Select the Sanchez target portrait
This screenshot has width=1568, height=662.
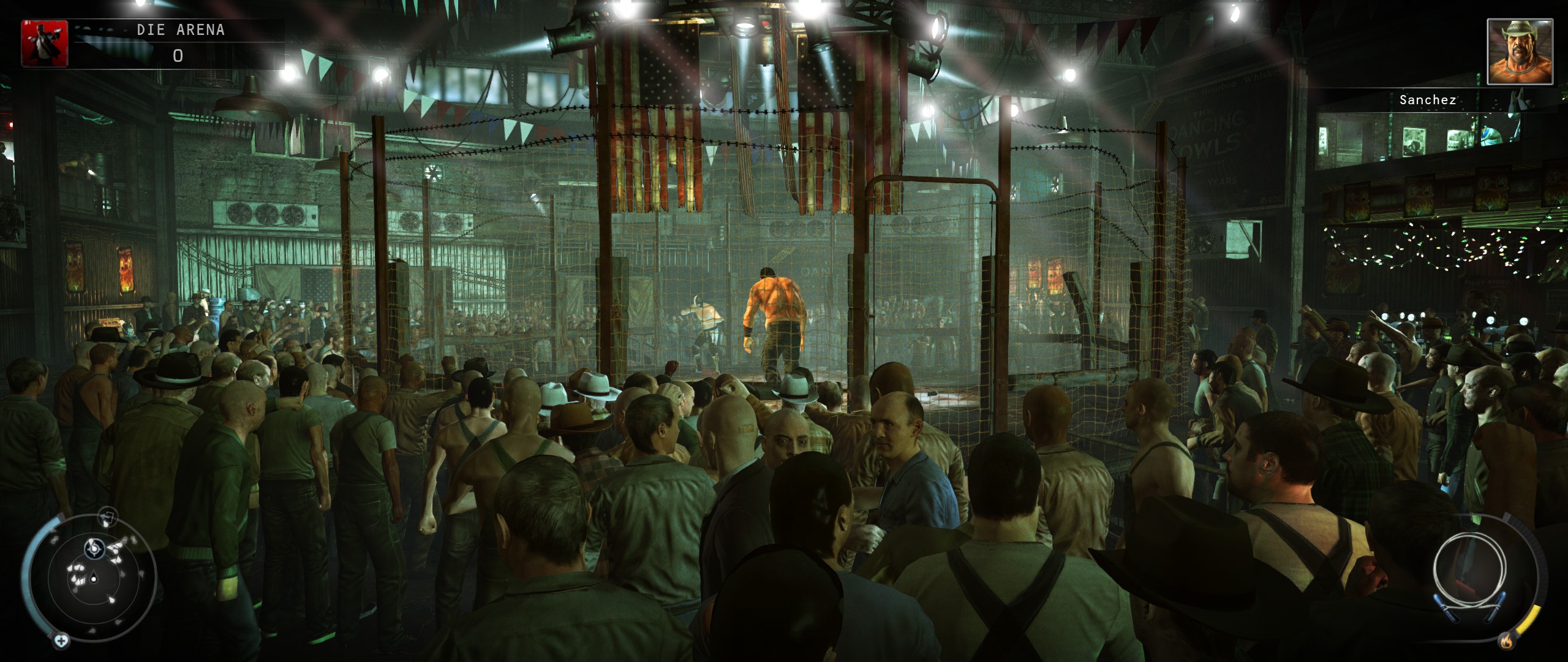click(1520, 51)
